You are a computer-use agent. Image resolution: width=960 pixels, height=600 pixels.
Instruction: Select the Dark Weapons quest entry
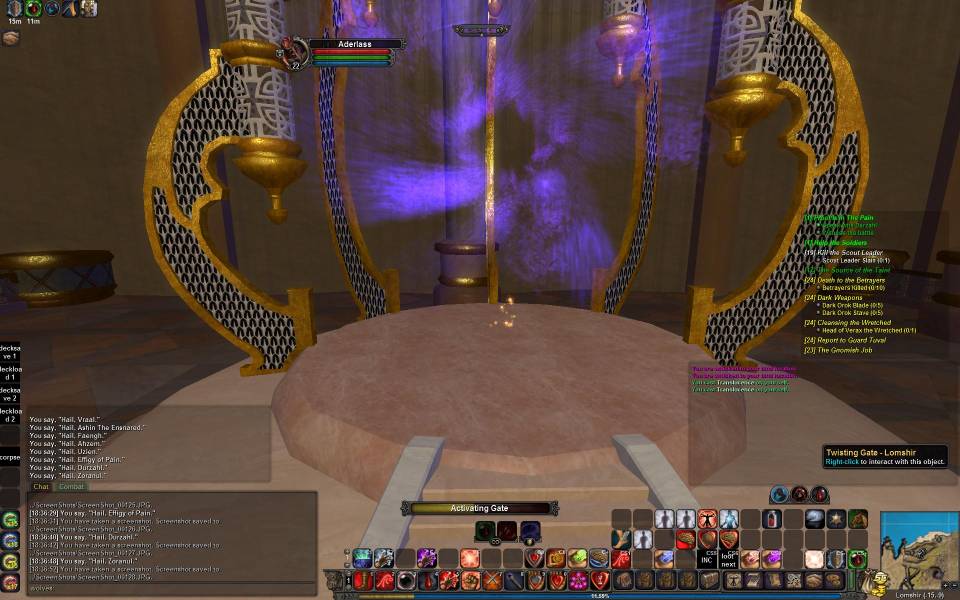click(x=839, y=297)
